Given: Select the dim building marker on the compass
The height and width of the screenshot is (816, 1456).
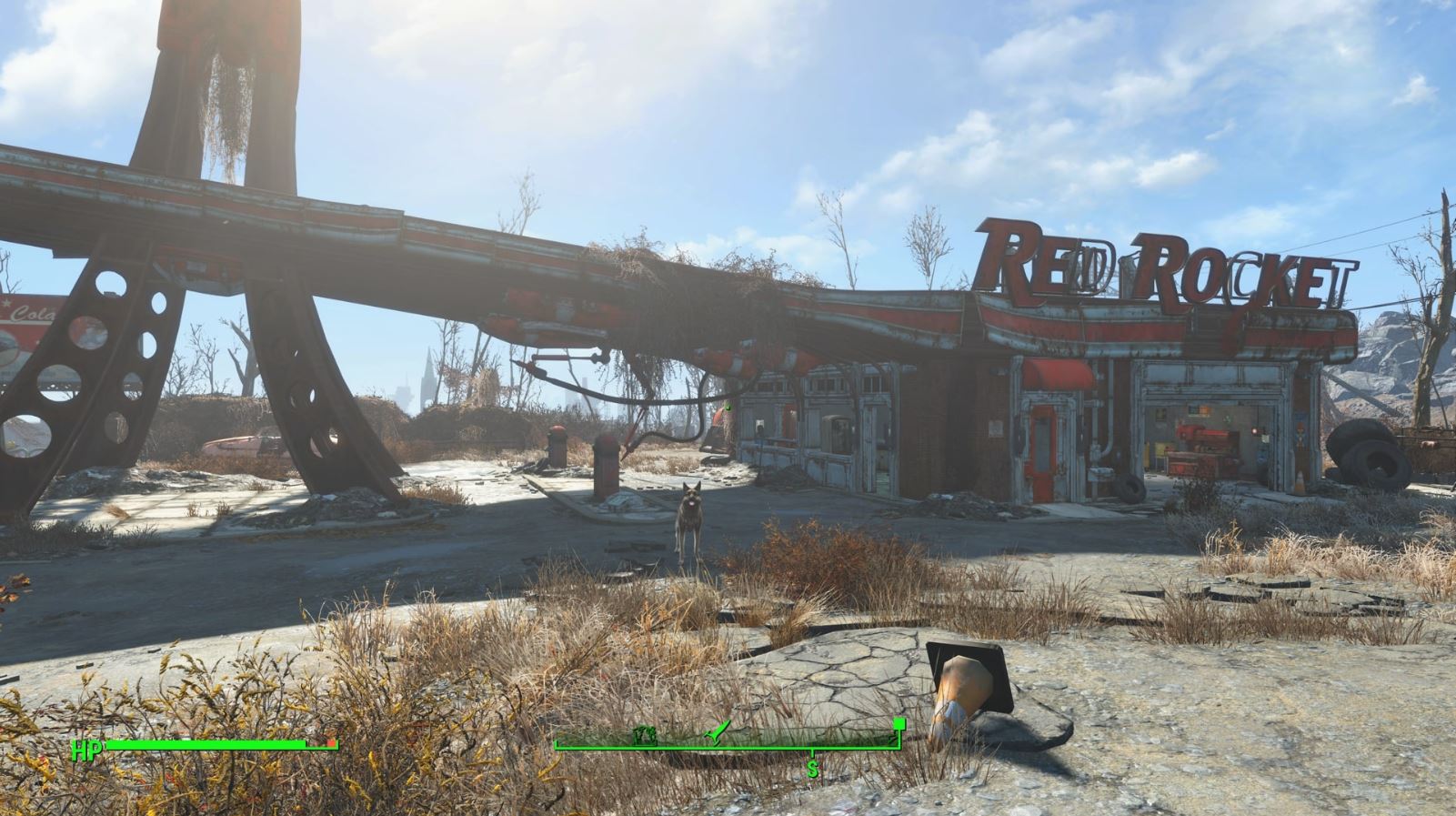Looking at the screenshot, I should coord(647,733).
